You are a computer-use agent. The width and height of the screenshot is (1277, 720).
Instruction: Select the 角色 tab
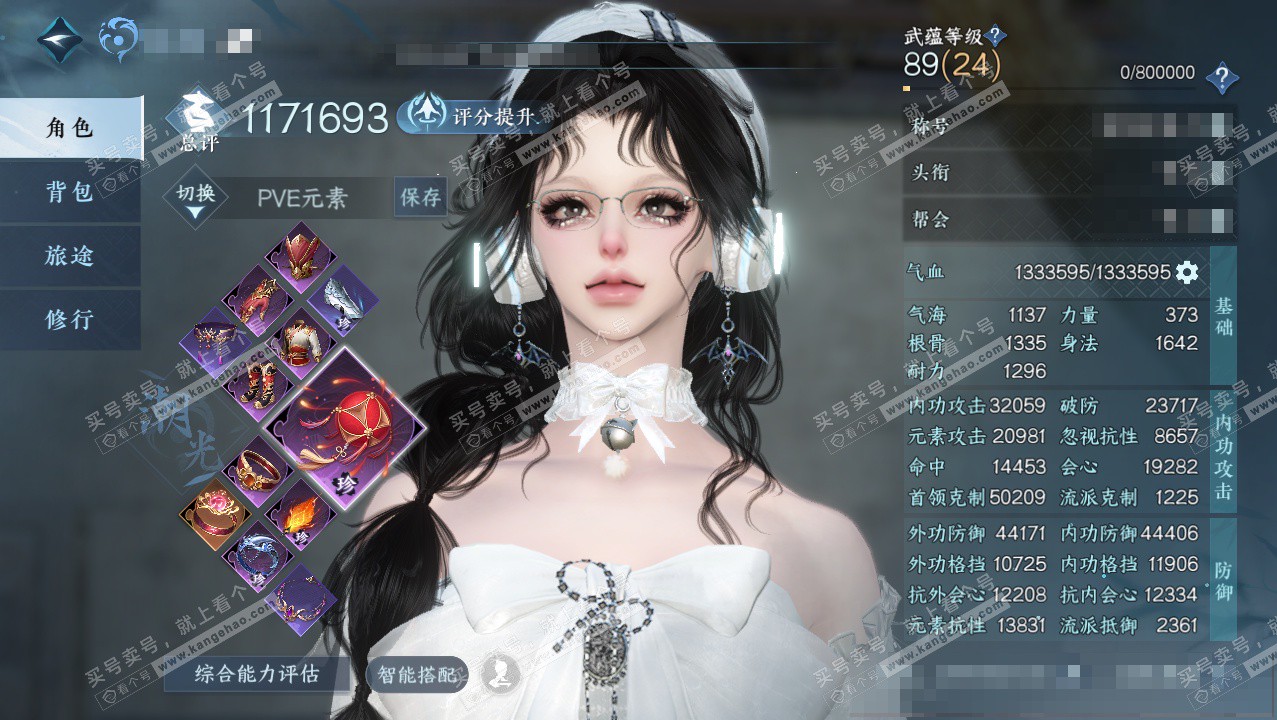[69, 128]
